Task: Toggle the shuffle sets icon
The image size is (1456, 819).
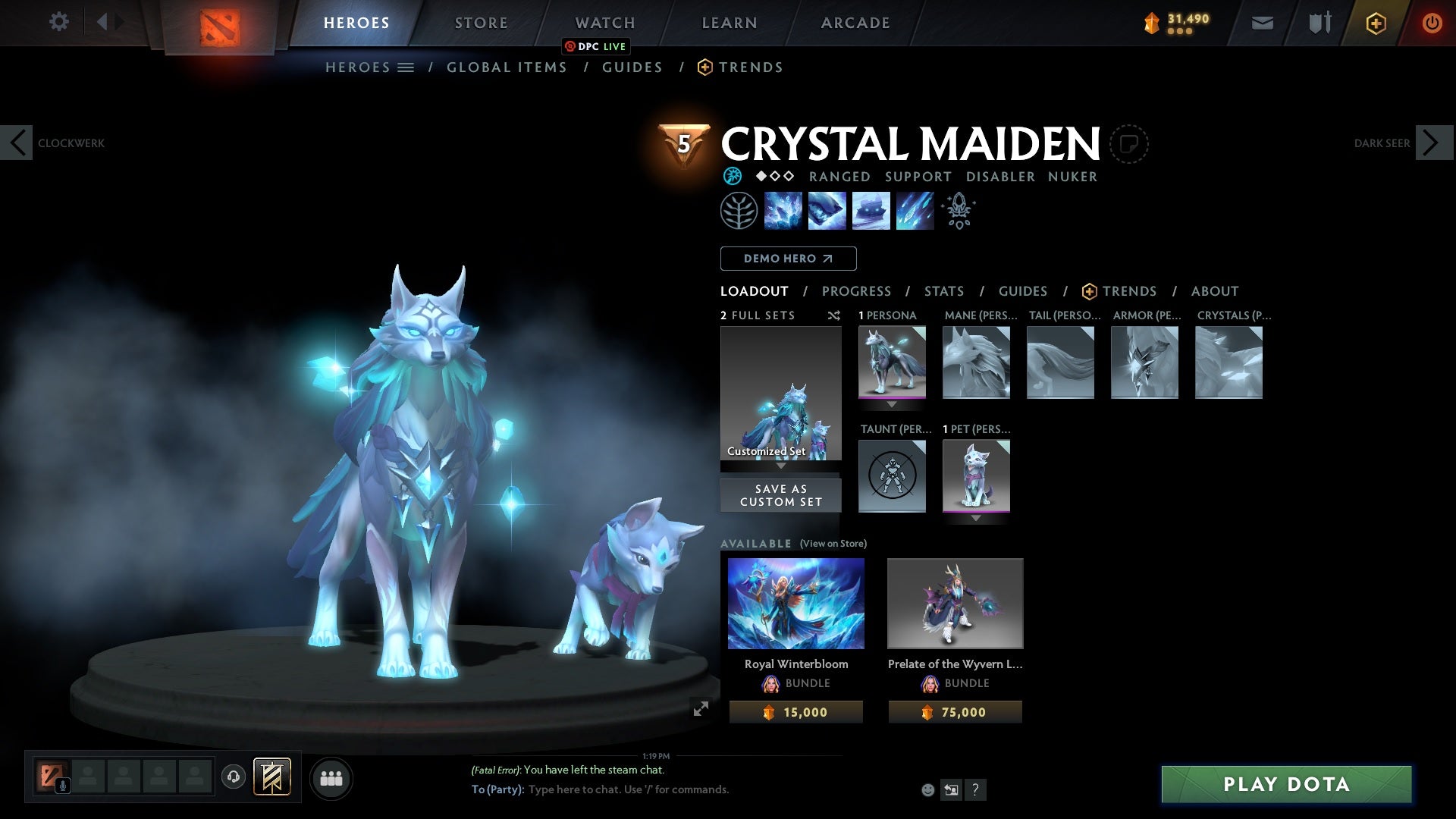Action: pyautogui.click(x=834, y=316)
